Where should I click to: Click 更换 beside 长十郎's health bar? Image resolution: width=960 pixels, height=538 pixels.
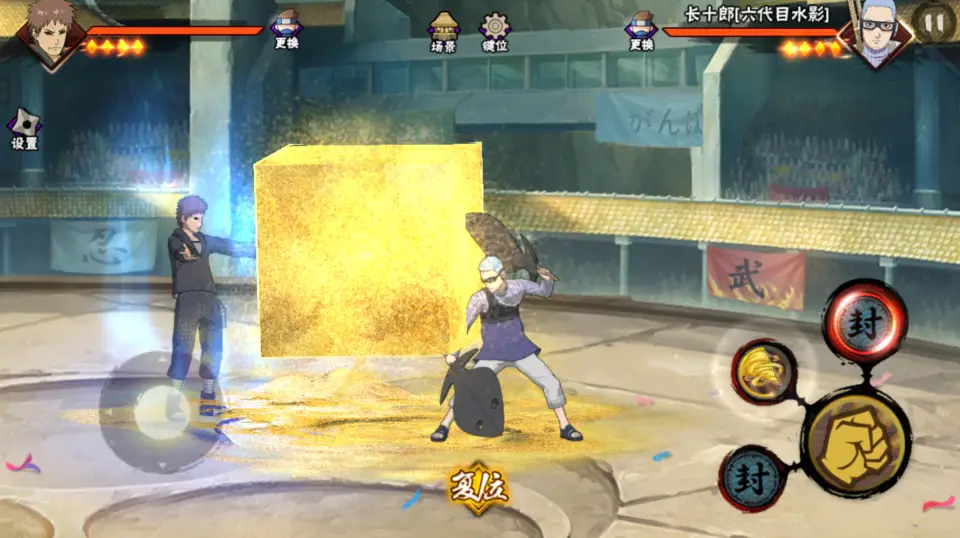(641, 31)
